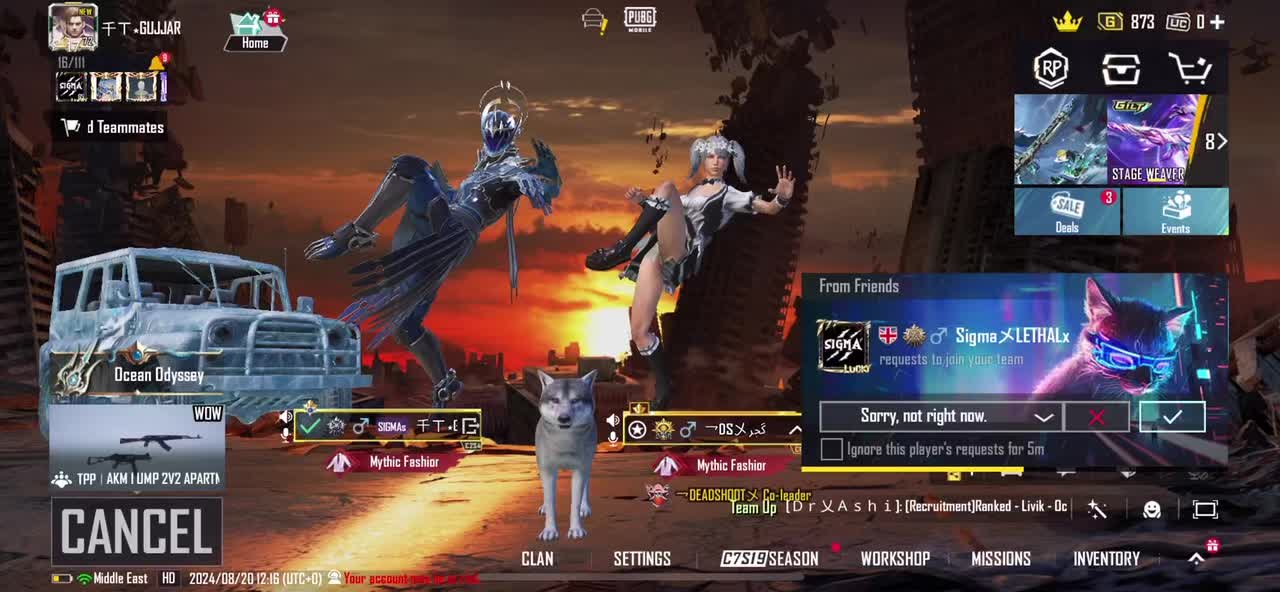Accept Sigma LETHALx's team join request

[x=1171, y=416]
